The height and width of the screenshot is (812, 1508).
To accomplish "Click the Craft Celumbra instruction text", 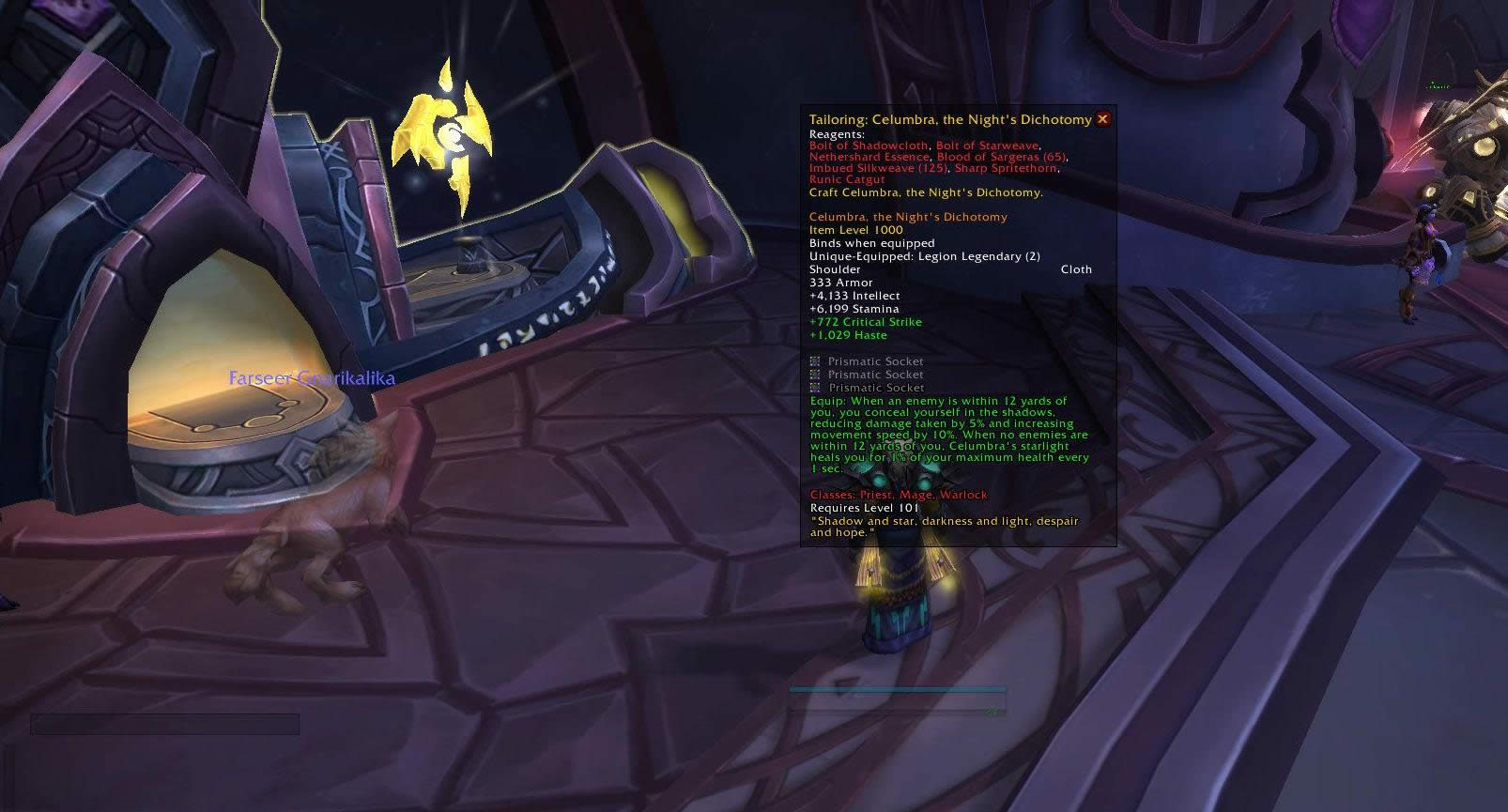I will tap(926, 192).
